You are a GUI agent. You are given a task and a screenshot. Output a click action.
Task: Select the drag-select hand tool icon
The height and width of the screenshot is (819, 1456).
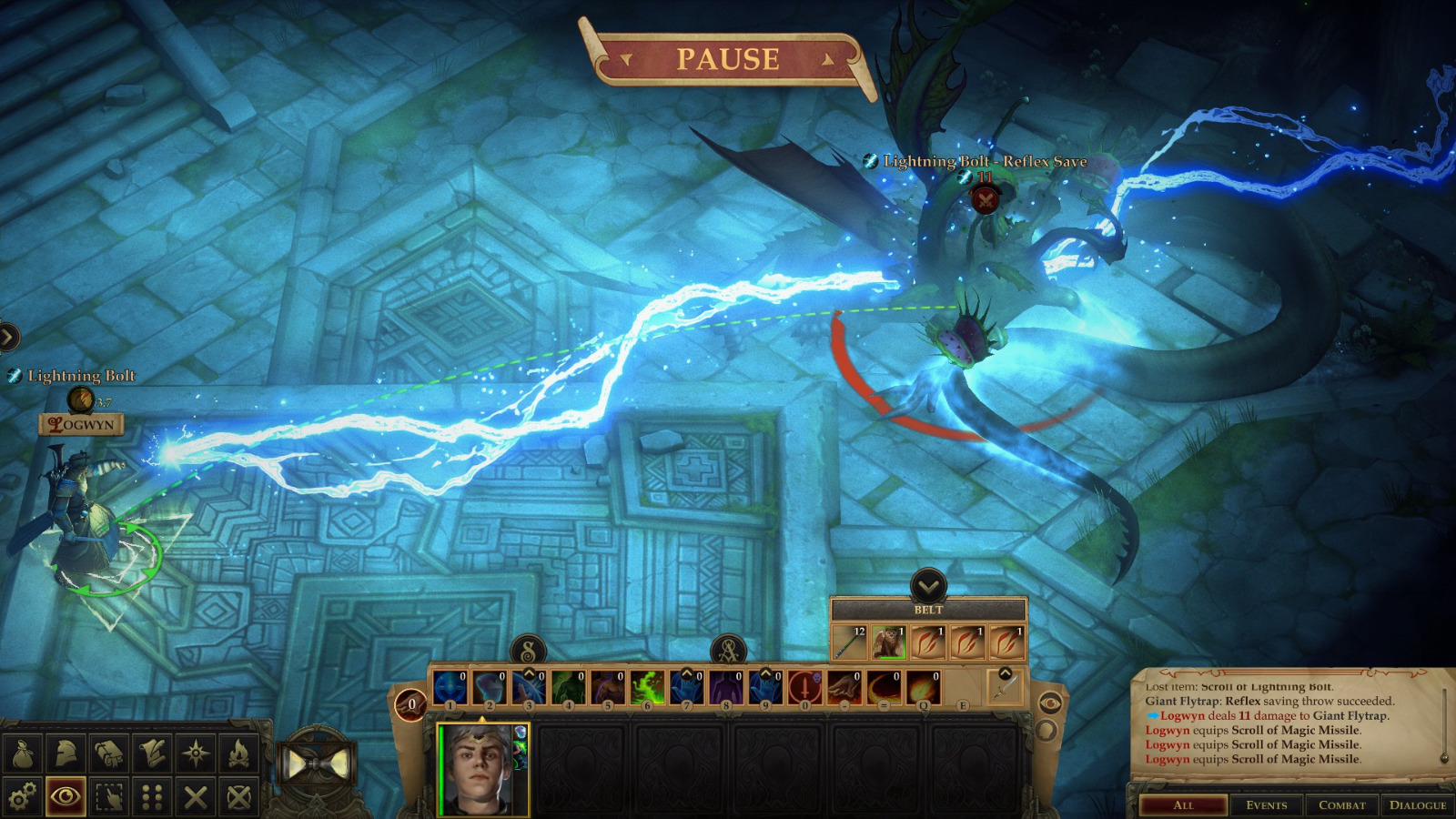point(107,794)
